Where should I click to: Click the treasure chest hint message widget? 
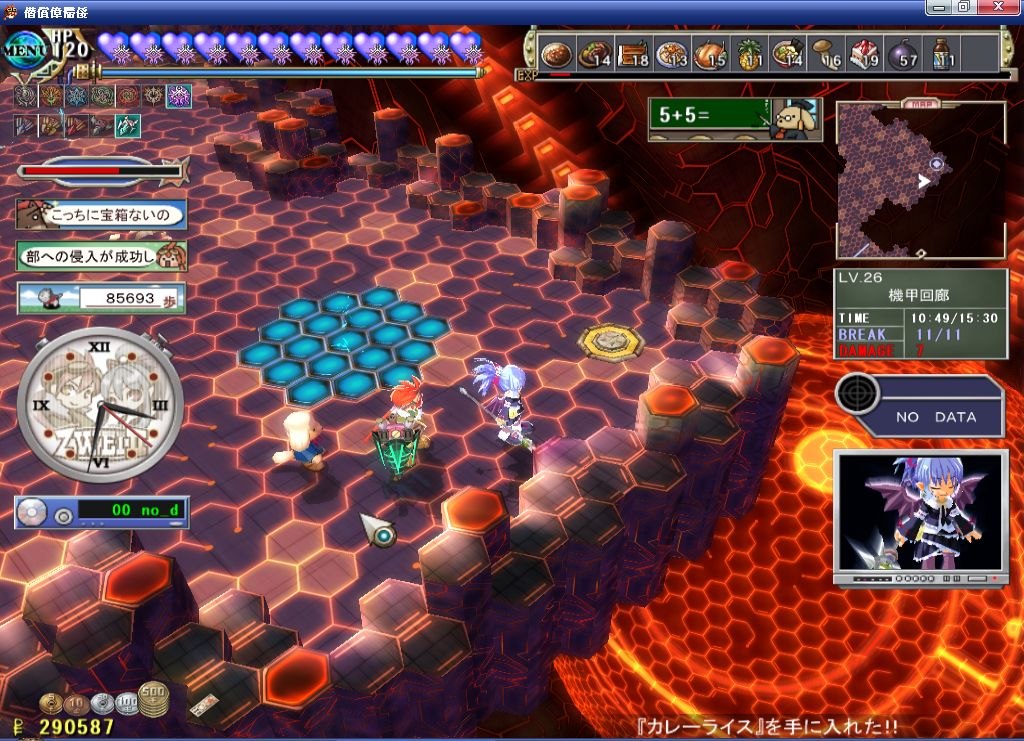coord(101,214)
